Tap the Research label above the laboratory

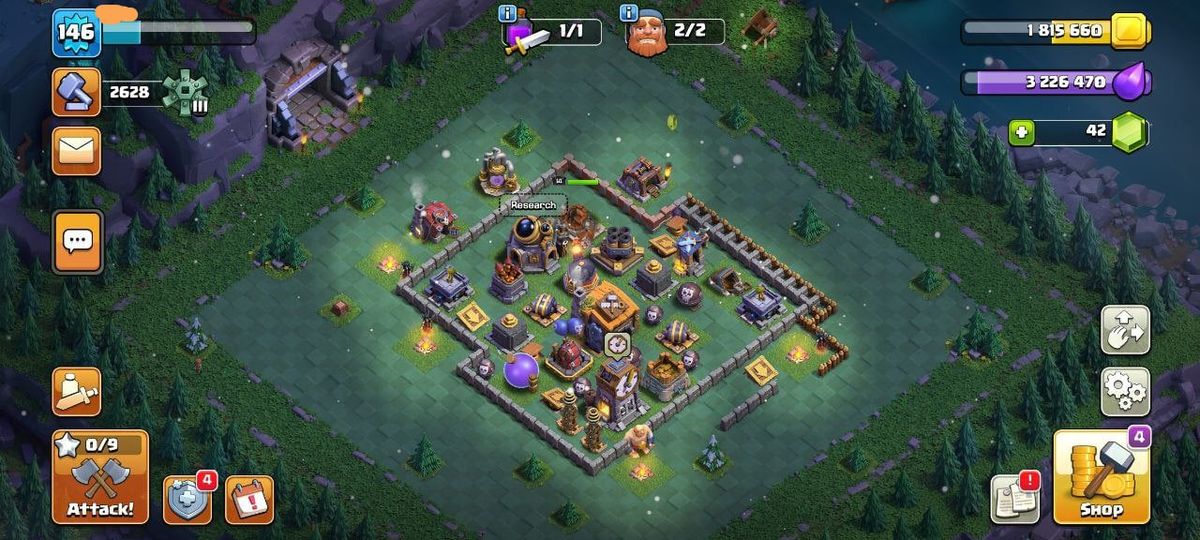coord(532,205)
